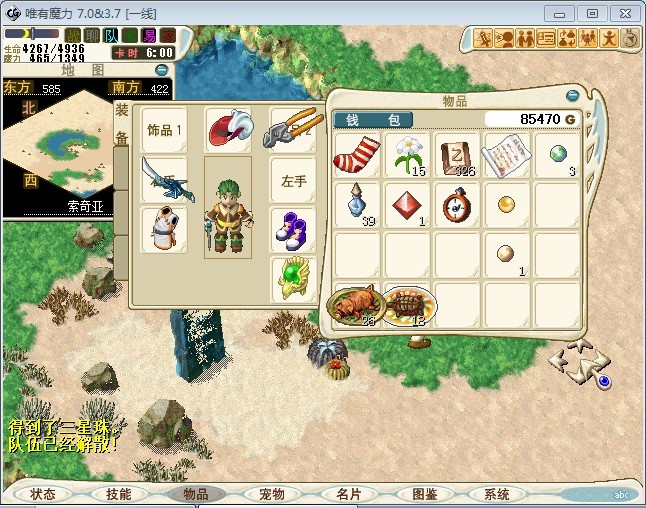Viewport: 646px width, 508px height.
Task: Click the white flower item stack
Action: pyautogui.click(x=408, y=156)
